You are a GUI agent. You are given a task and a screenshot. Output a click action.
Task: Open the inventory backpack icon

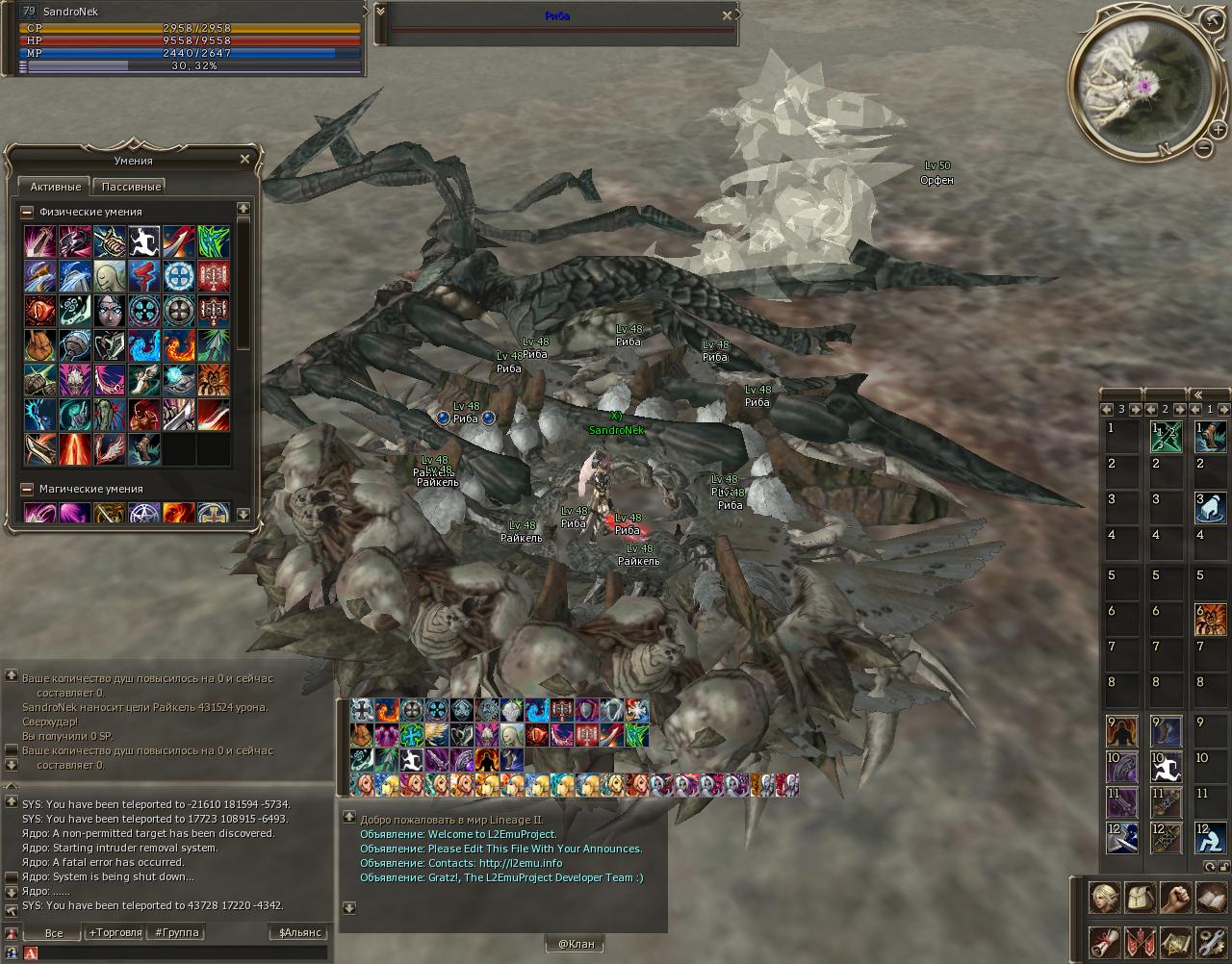pos(1141,898)
